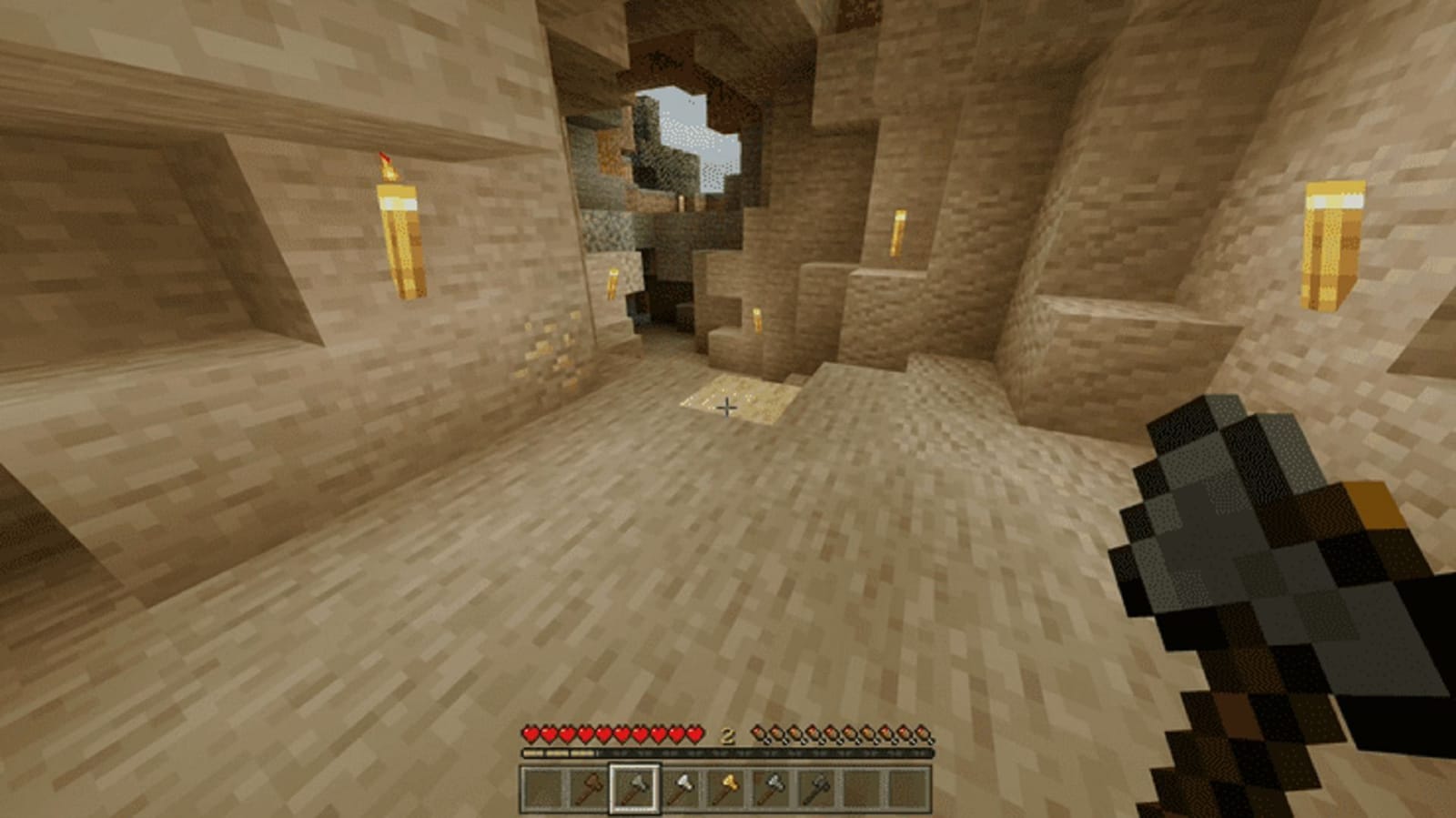Select the golden axe in the hotbar
The image size is (1456, 818).
[x=726, y=789]
